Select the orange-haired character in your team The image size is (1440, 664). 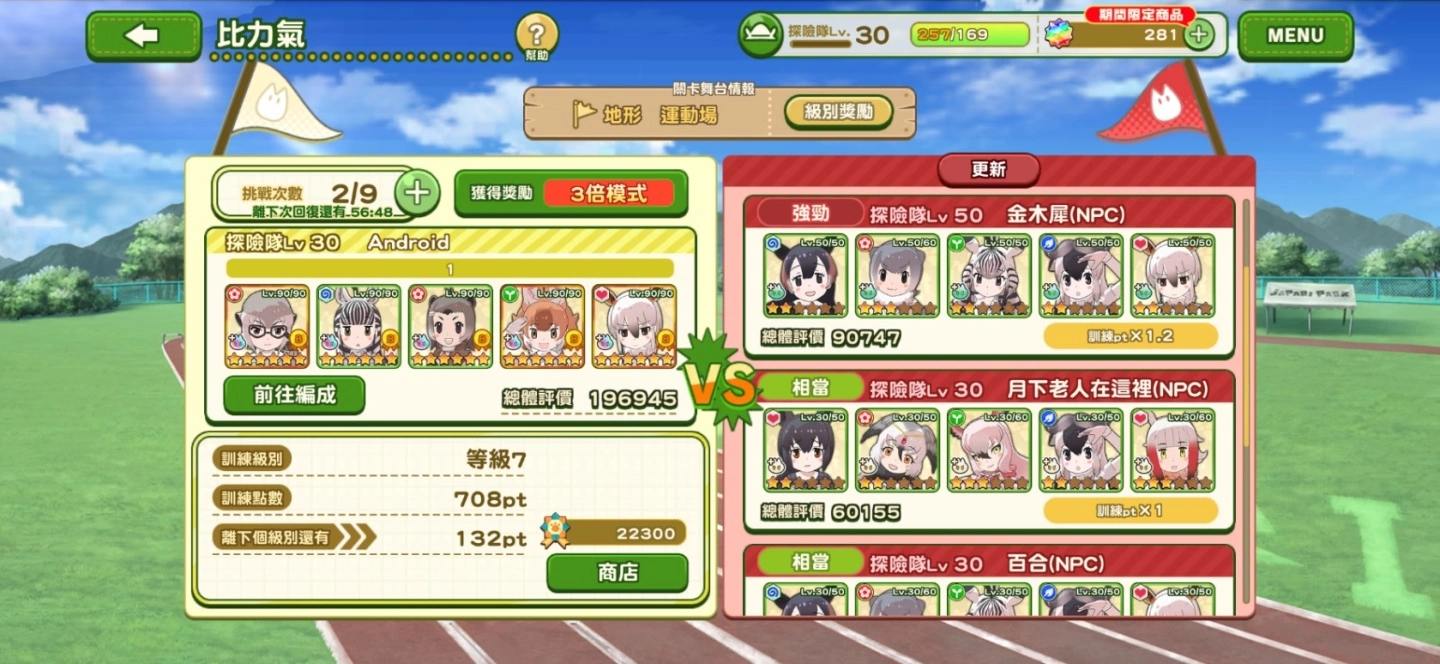pos(542,326)
